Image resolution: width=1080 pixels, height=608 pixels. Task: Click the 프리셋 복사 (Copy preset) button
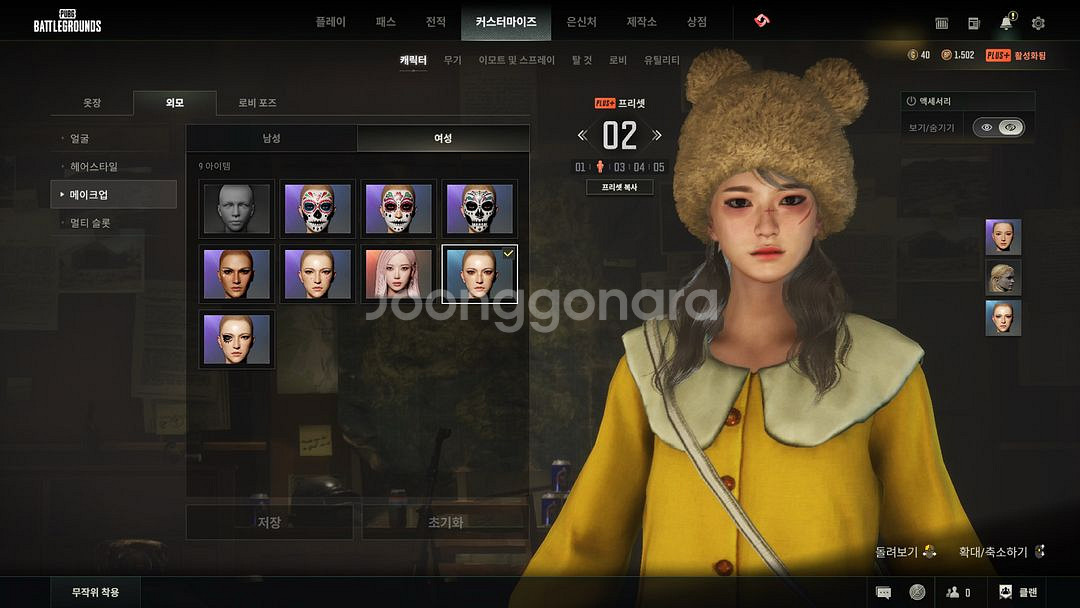pyautogui.click(x=619, y=187)
